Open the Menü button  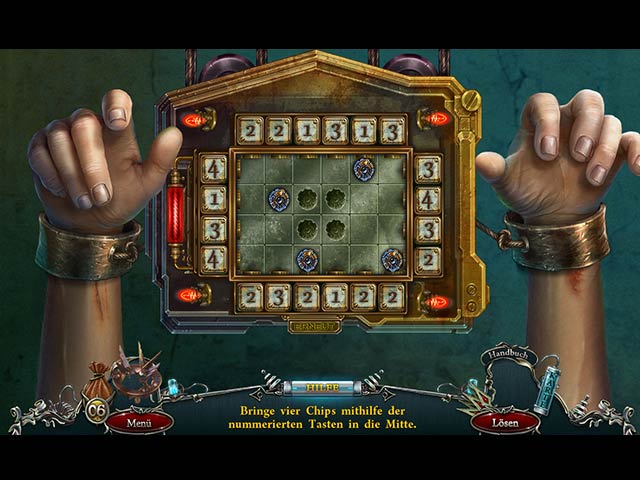[x=140, y=420]
